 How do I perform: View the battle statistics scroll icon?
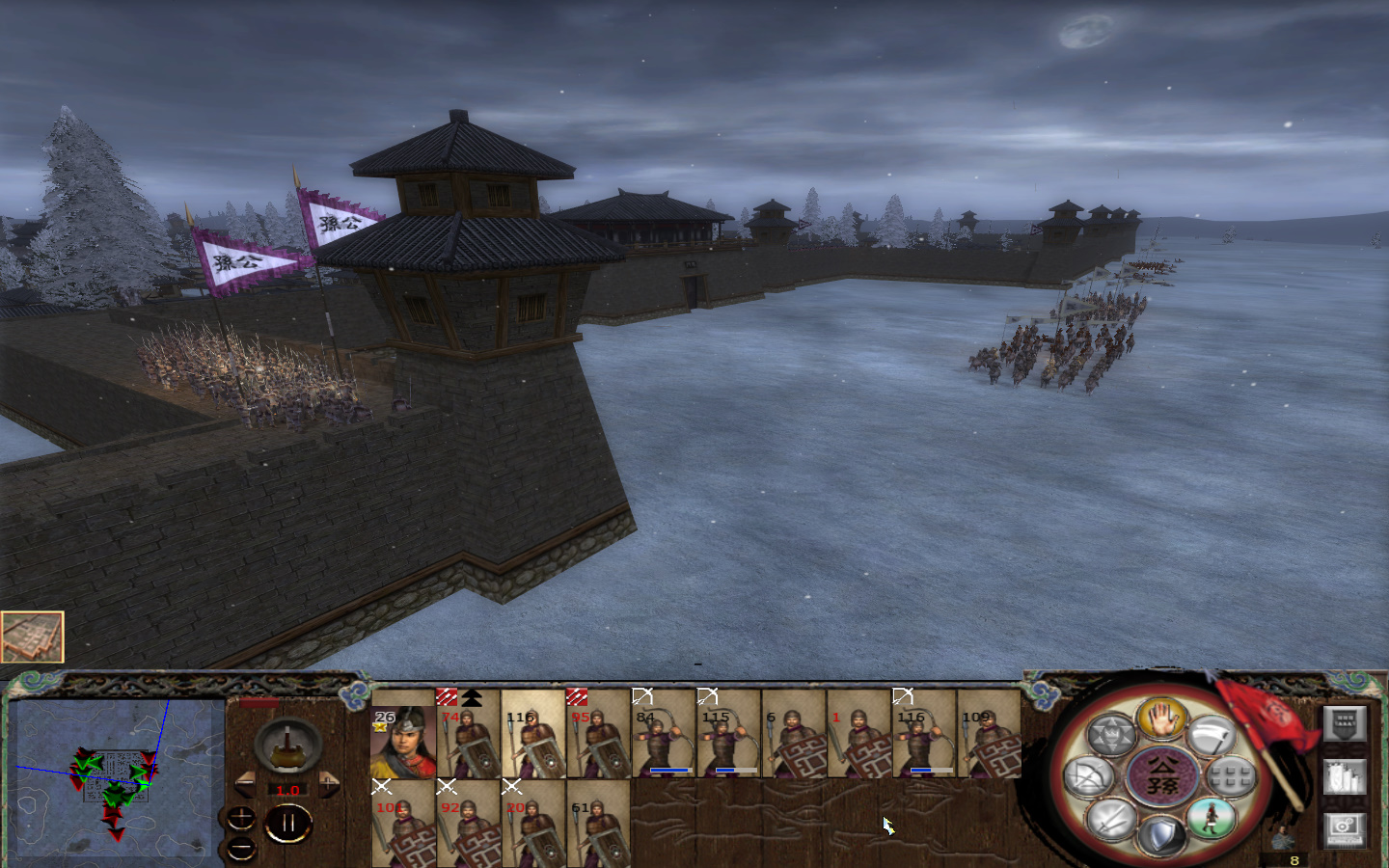1345,776
